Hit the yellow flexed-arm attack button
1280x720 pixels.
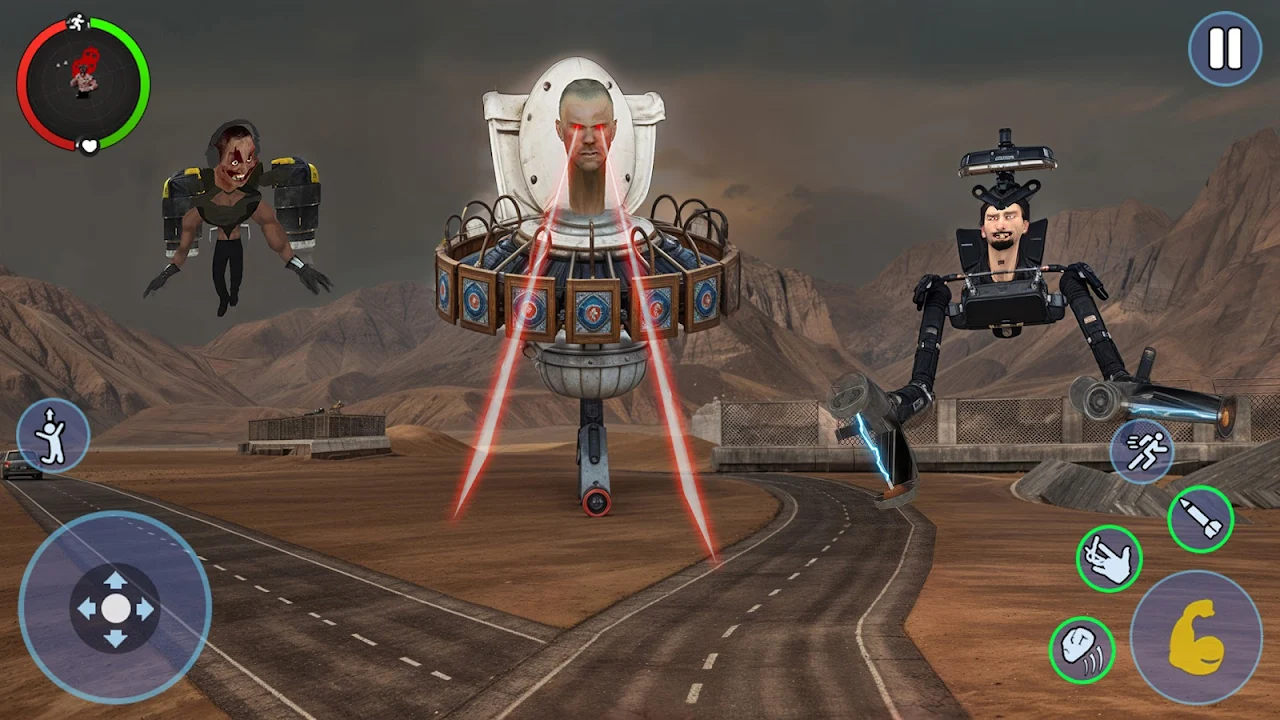click(x=1196, y=637)
